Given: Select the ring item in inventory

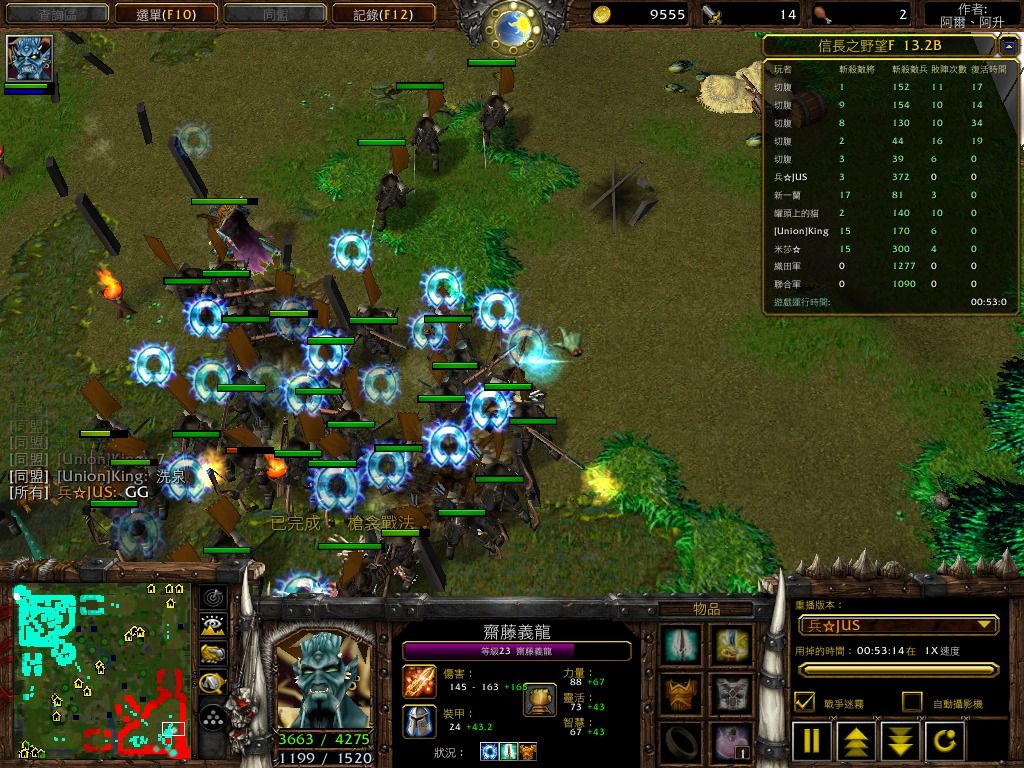Looking at the screenshot, I should (682, 742).
